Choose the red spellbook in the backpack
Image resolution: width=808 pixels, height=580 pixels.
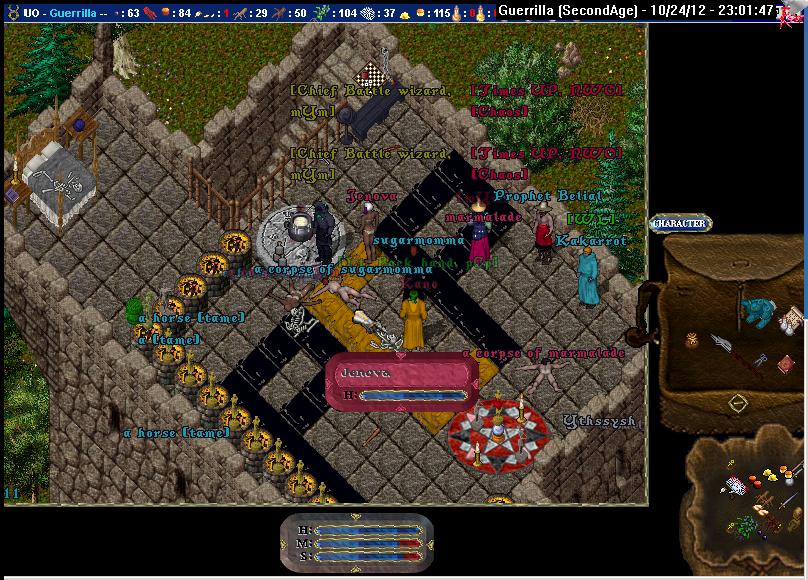[786, 363]
